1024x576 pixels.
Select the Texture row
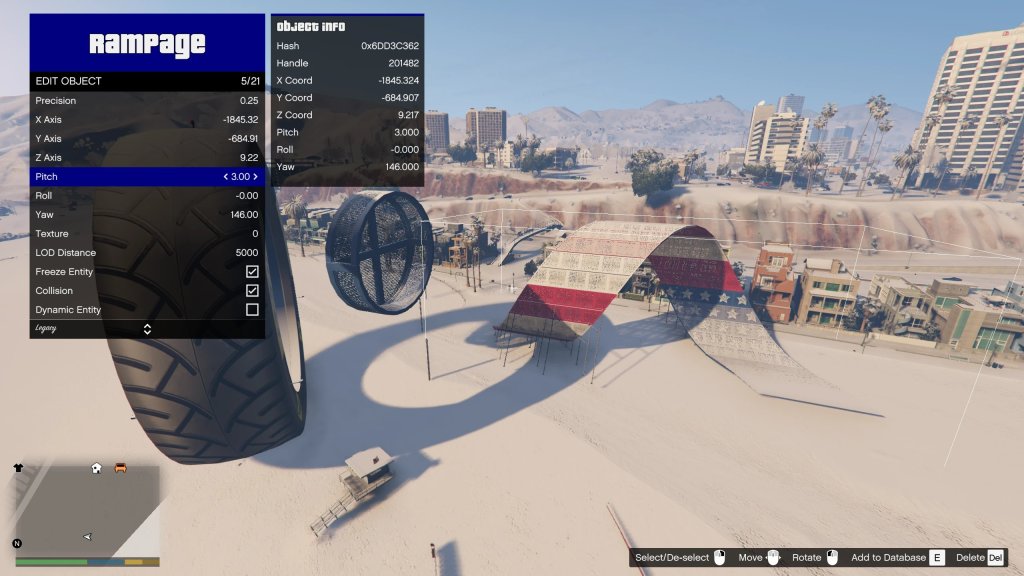[x=147, y=234]
